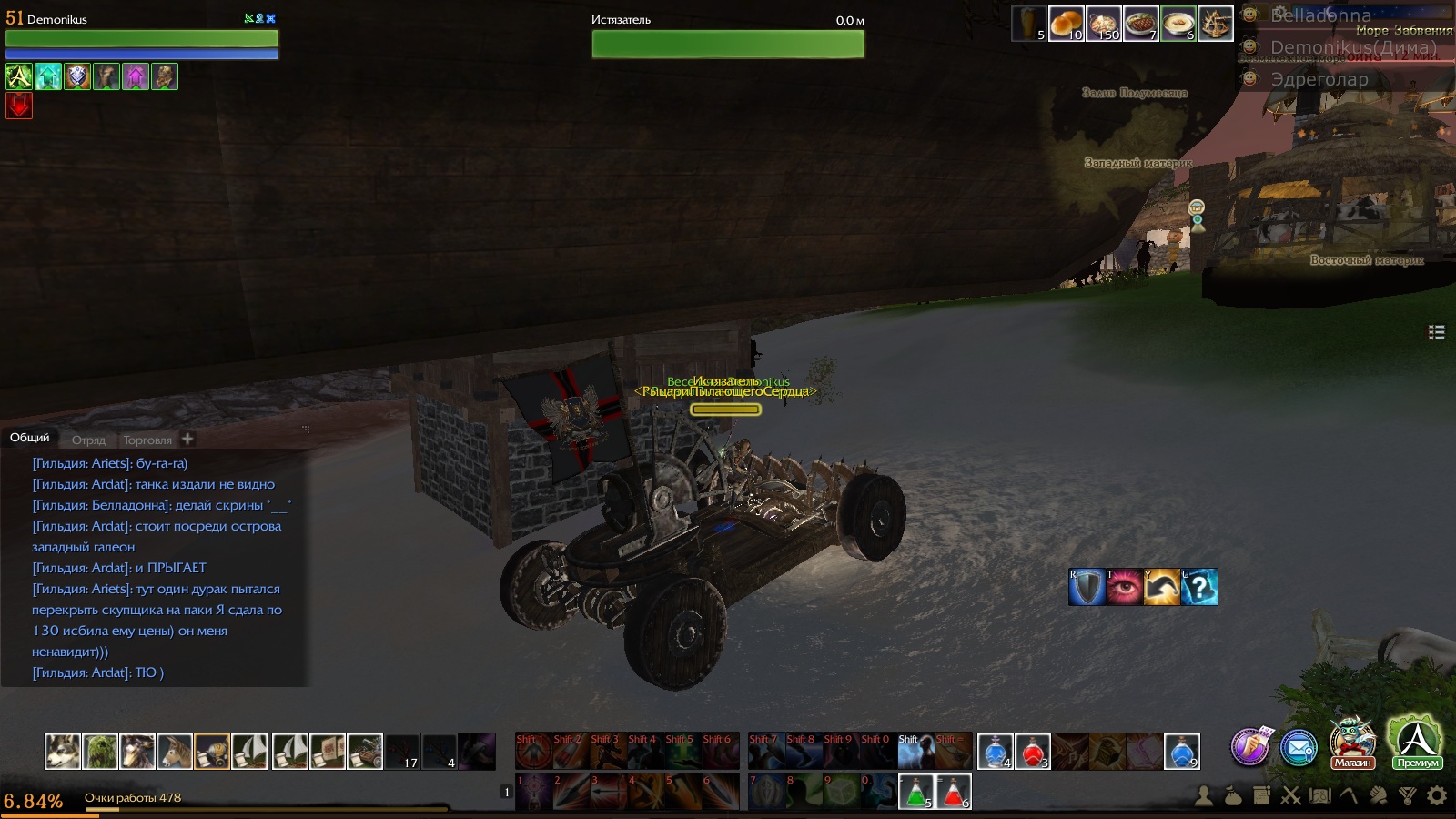Select Эдреголар in the voice overlay list

coord(1319,79)
